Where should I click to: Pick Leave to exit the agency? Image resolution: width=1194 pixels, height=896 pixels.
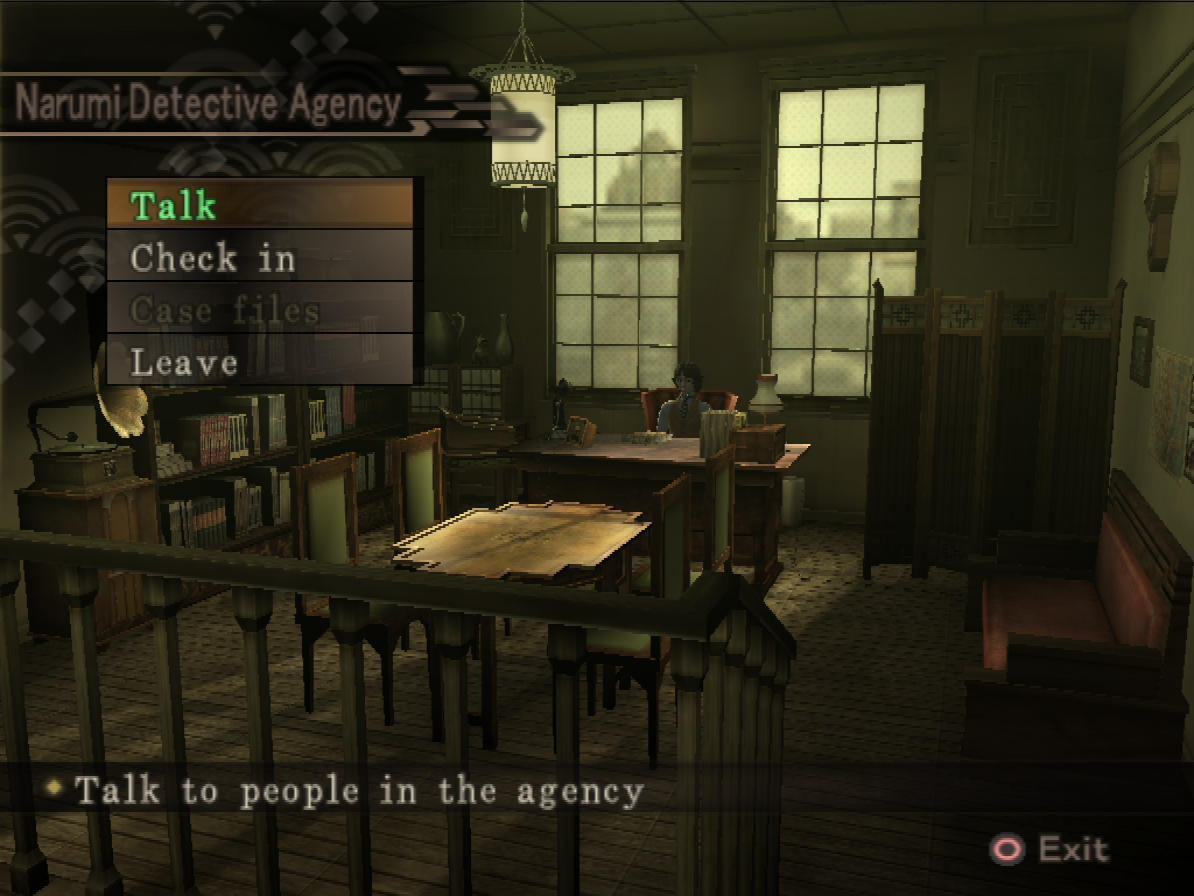[259, 361]
